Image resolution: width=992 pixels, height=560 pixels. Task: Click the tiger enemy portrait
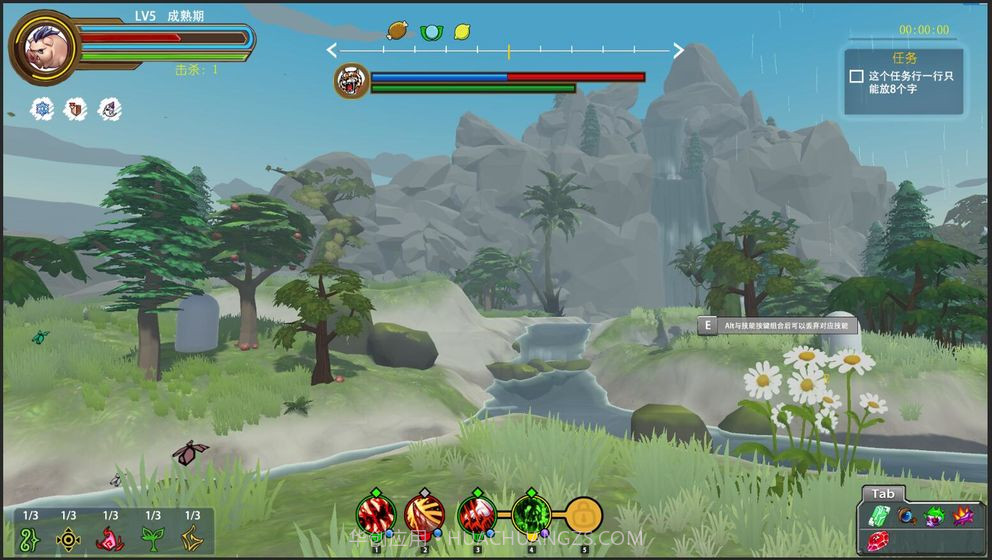351,81
